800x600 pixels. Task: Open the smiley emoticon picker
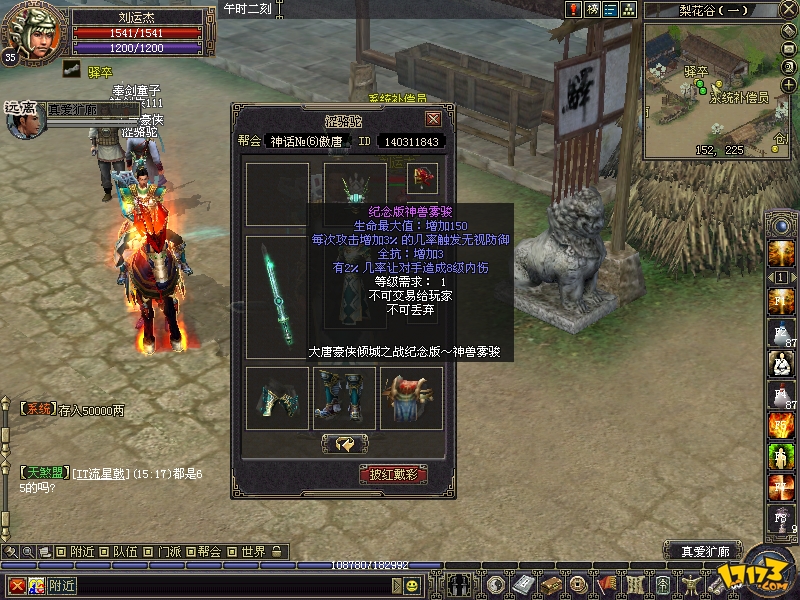click(412, 585)
